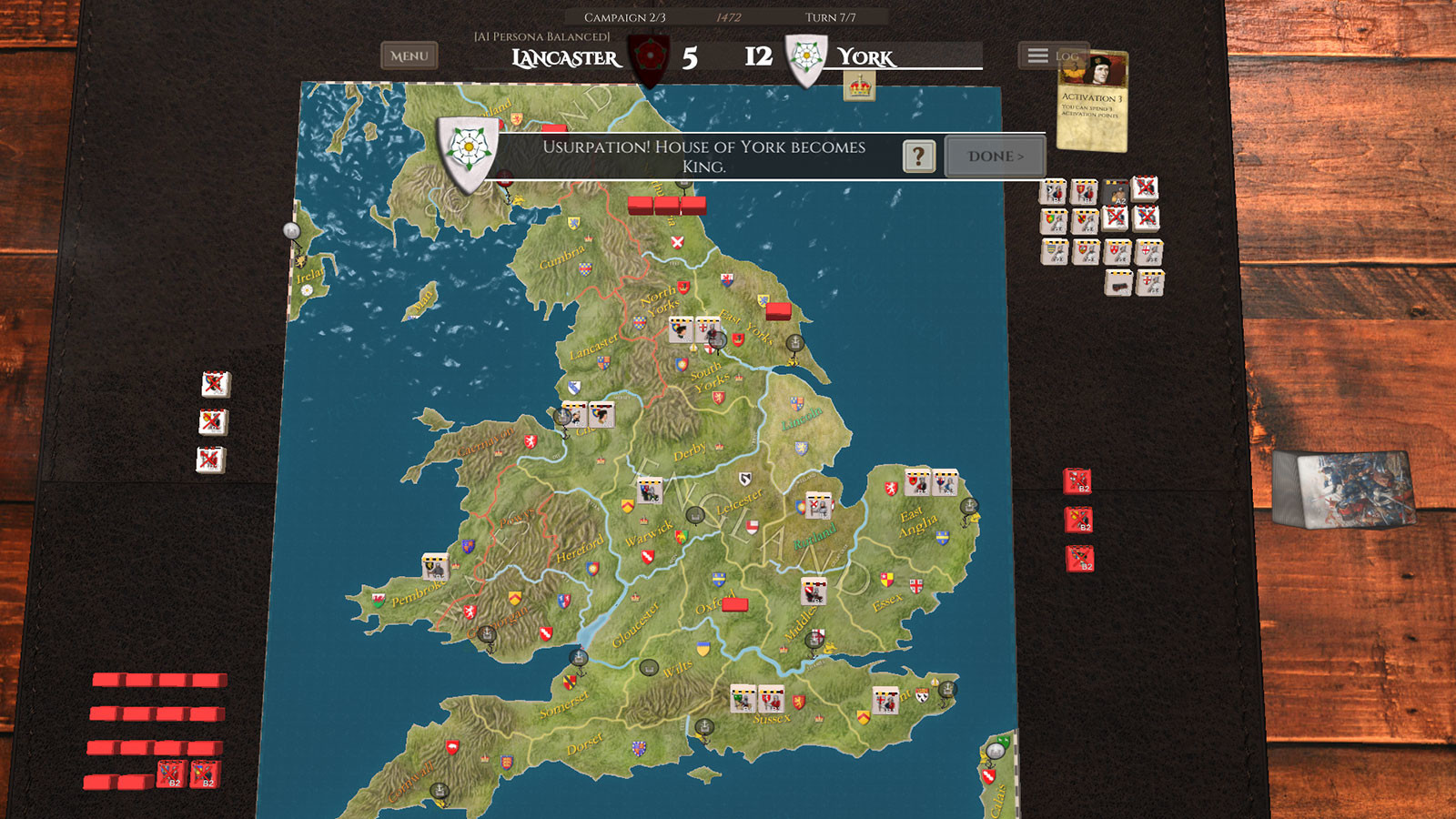Click the Lancaster red rose shield
The width and height of the screenshot is (1456, 819).
coord(650,56)
